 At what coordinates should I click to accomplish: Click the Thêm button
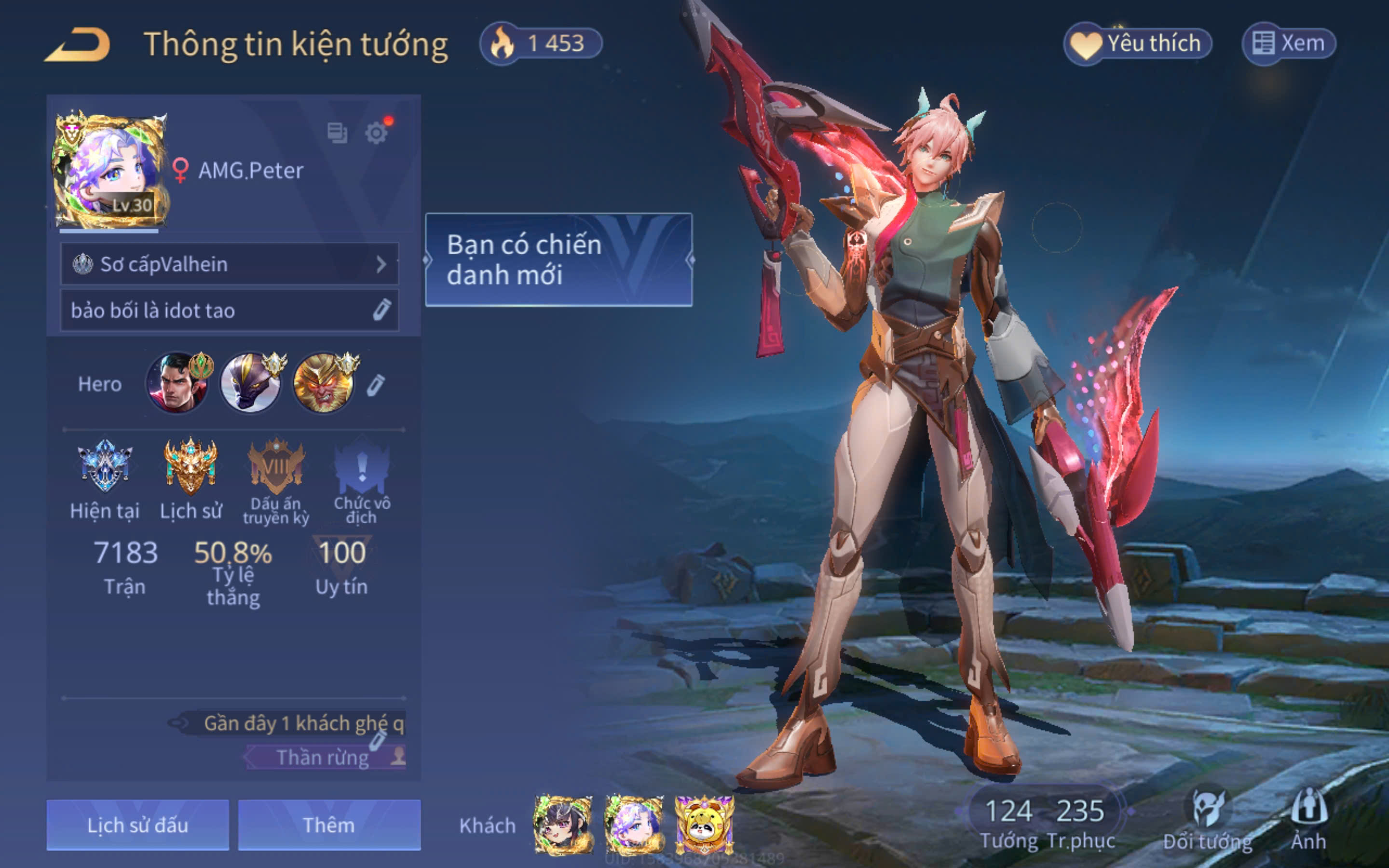(x=329, y=825)
